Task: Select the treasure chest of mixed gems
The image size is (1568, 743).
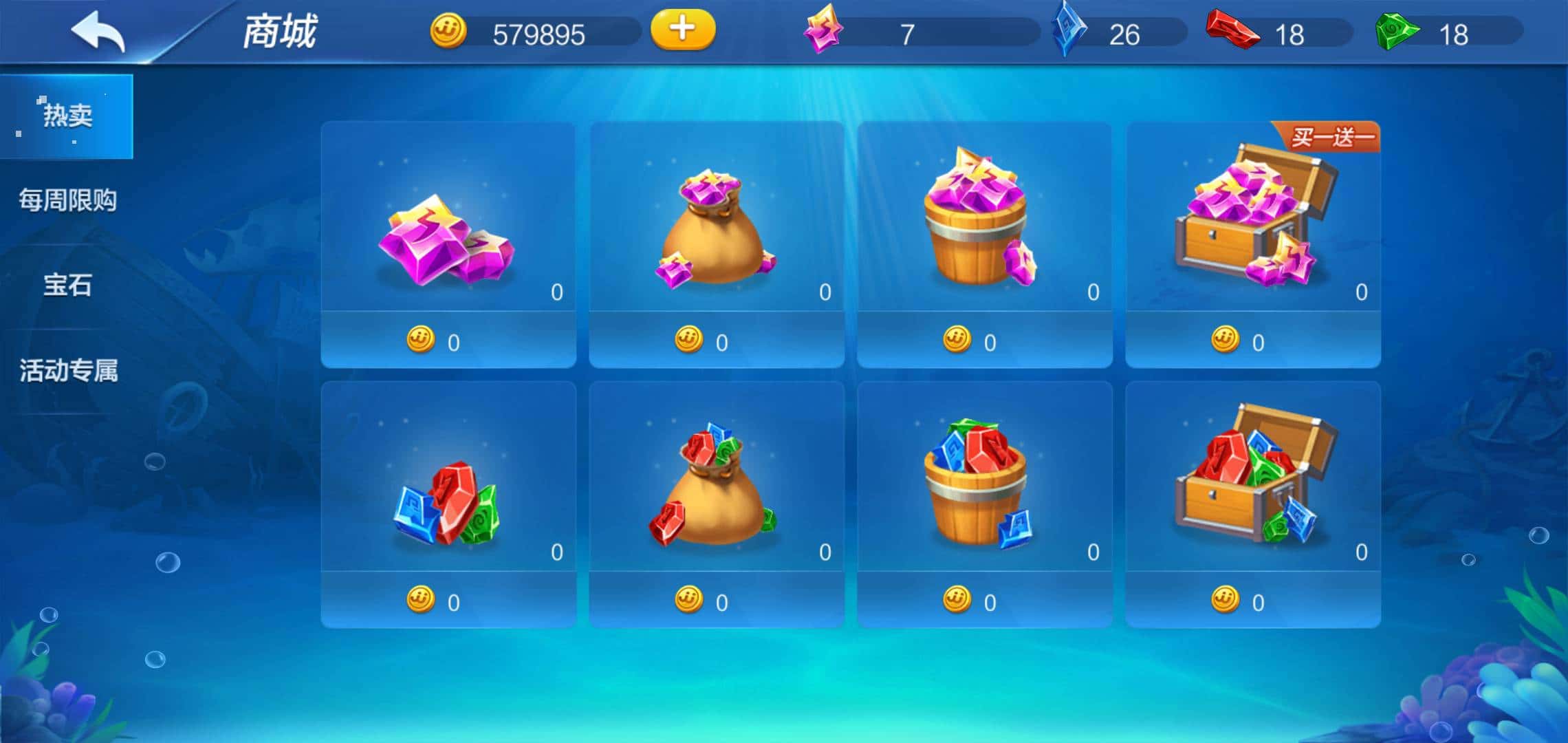Action: tap(1253, 504)
